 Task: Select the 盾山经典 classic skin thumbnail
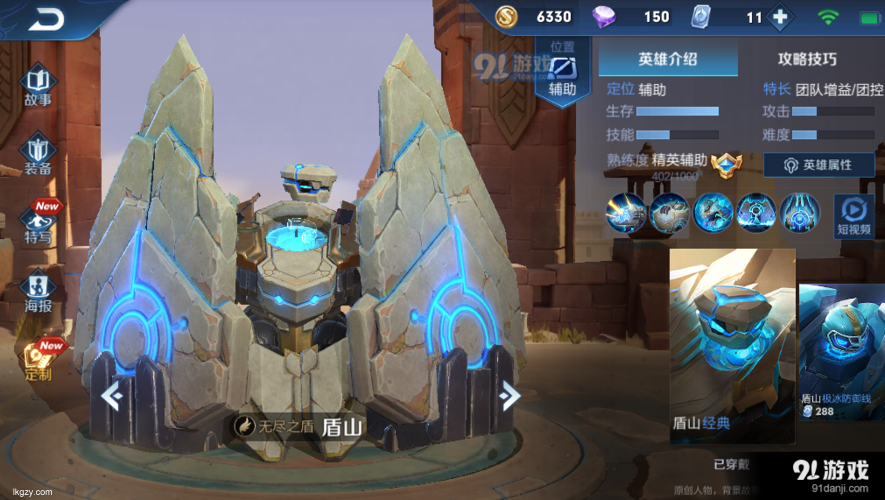(732, 345)
